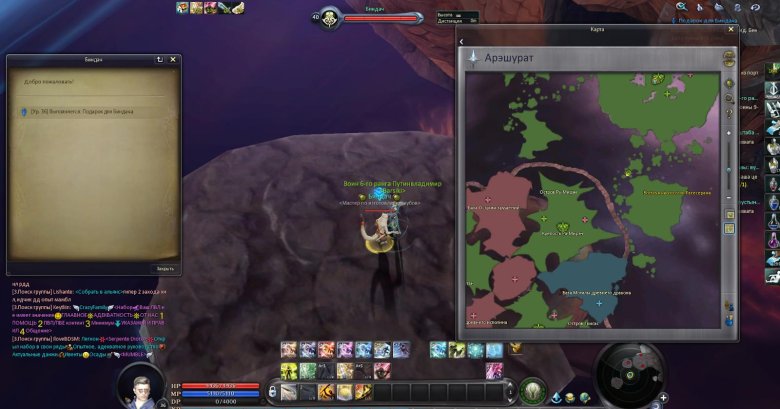
Task: Click the return arrow button in Бинден window
Action: tap(159, 60)
